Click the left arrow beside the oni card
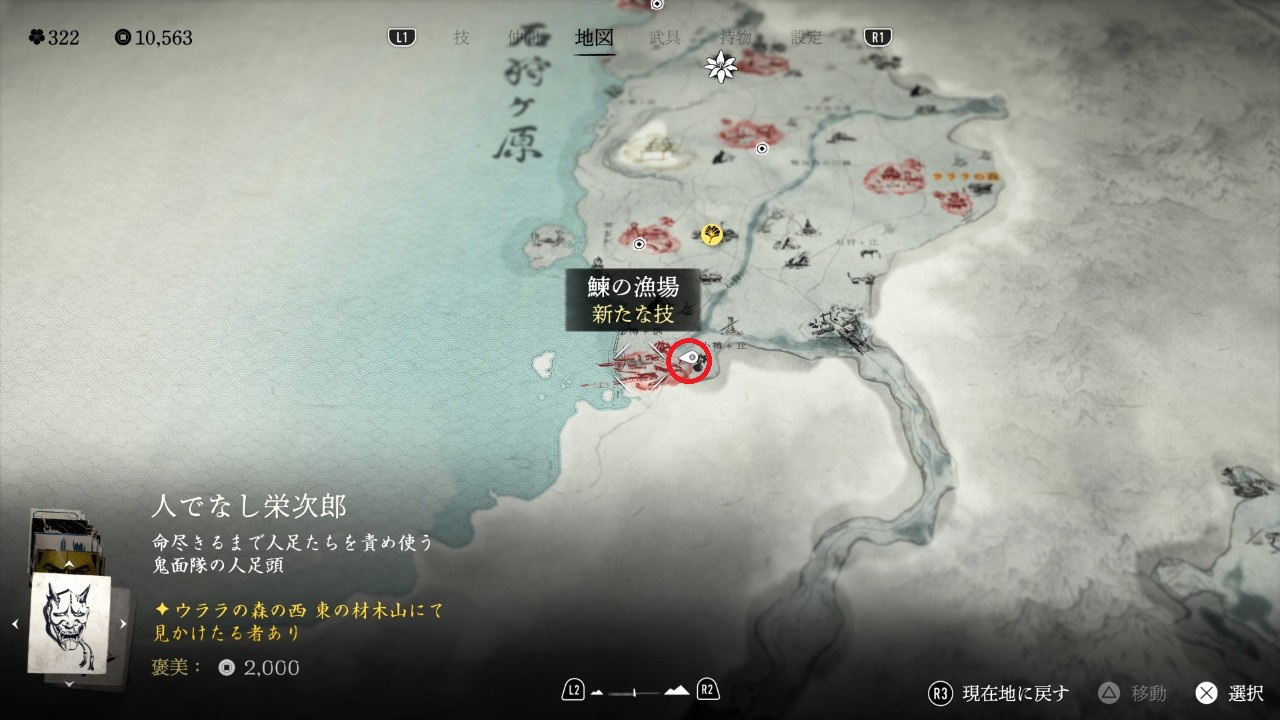The width and height of the screenshot is (1280, 720). click(15, 624)
